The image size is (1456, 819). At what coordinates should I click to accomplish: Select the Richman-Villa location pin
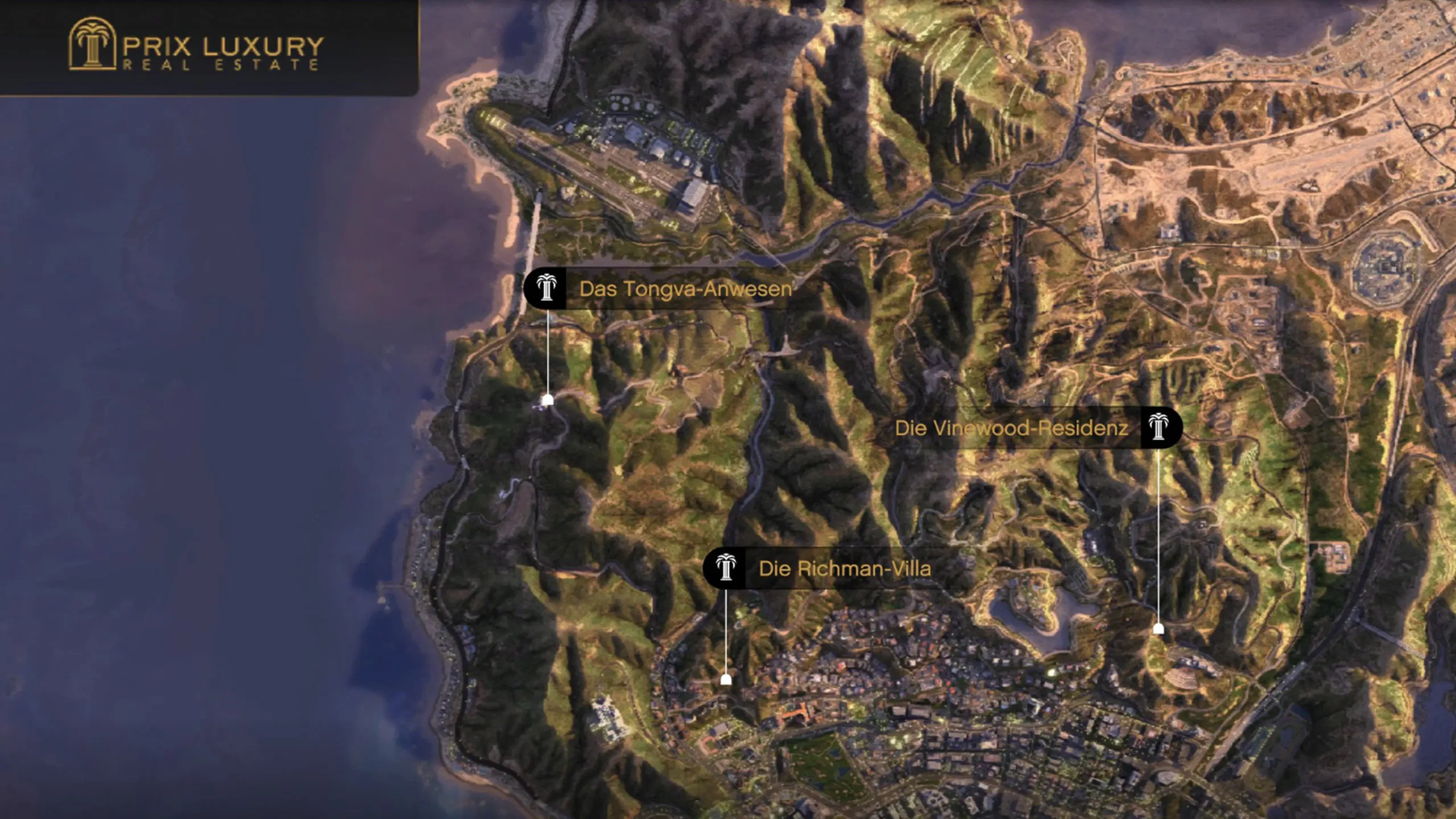pos(726,679)
